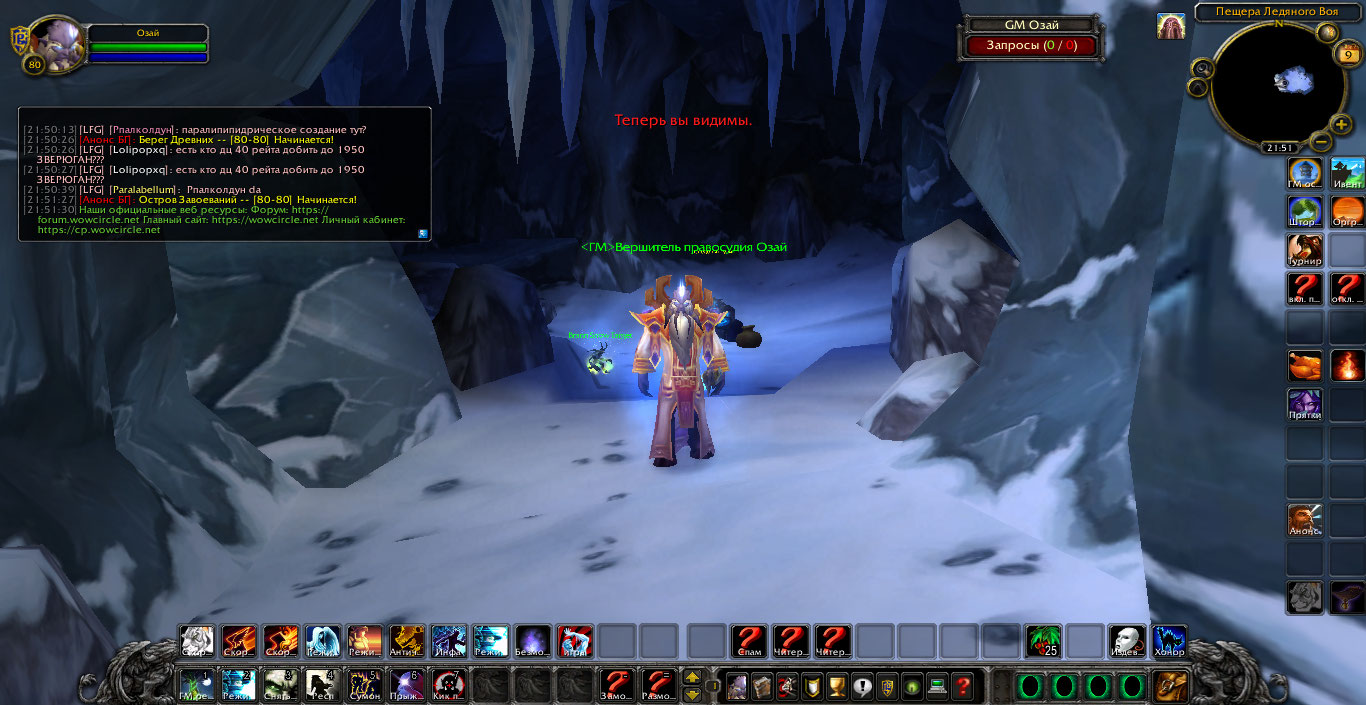Open the calendar showing day 9

tap(1347, 55)
